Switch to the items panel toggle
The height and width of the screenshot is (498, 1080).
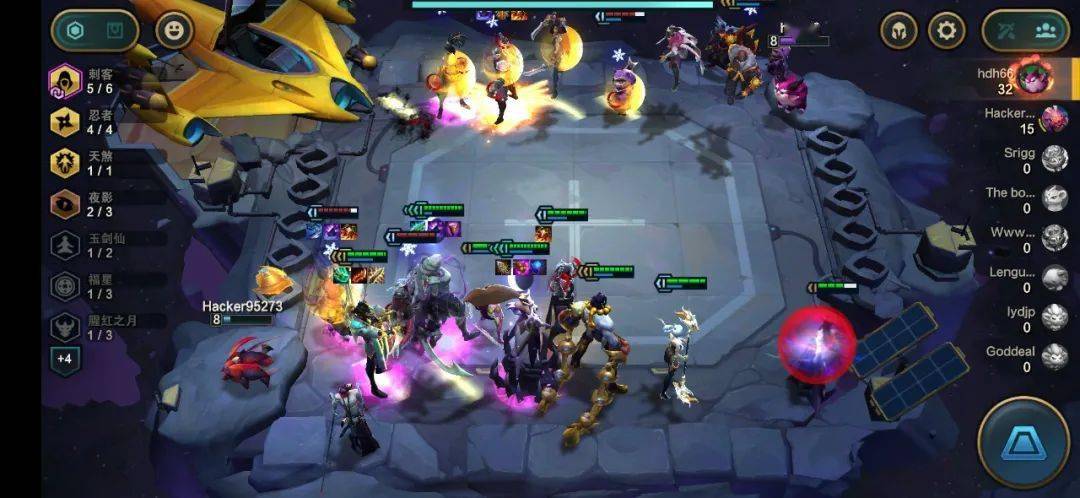click(116, 31)
